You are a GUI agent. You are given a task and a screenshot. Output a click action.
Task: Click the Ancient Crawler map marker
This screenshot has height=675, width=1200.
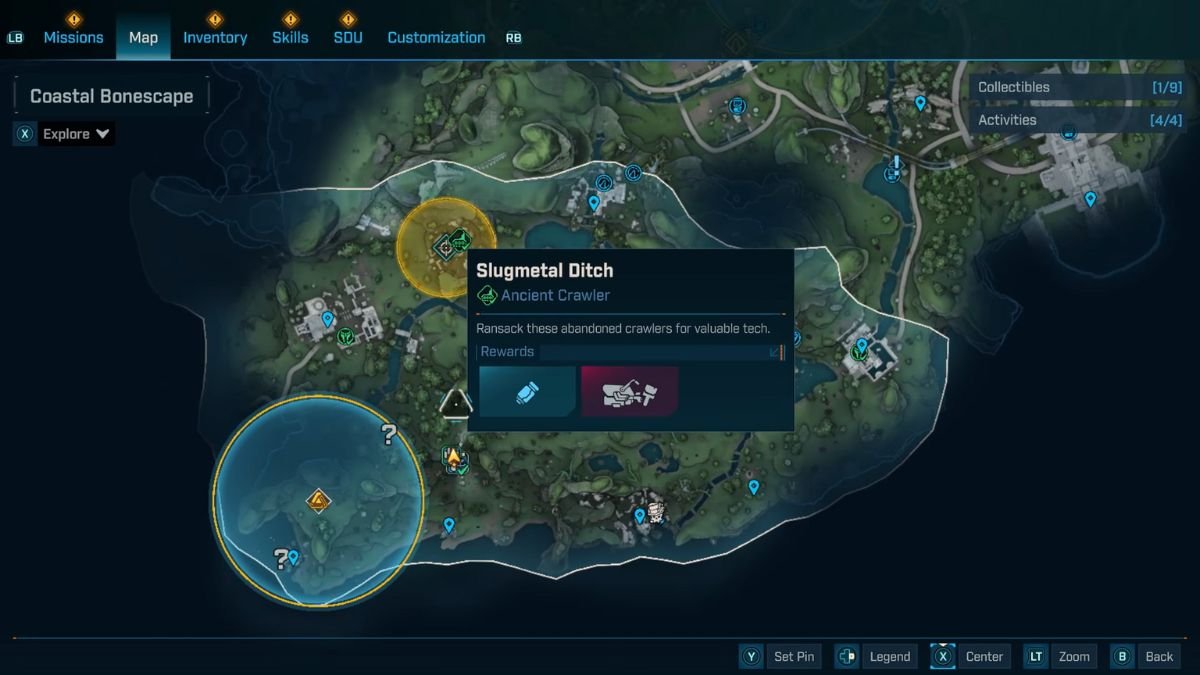pyautogui.click(x=459, y=239)
